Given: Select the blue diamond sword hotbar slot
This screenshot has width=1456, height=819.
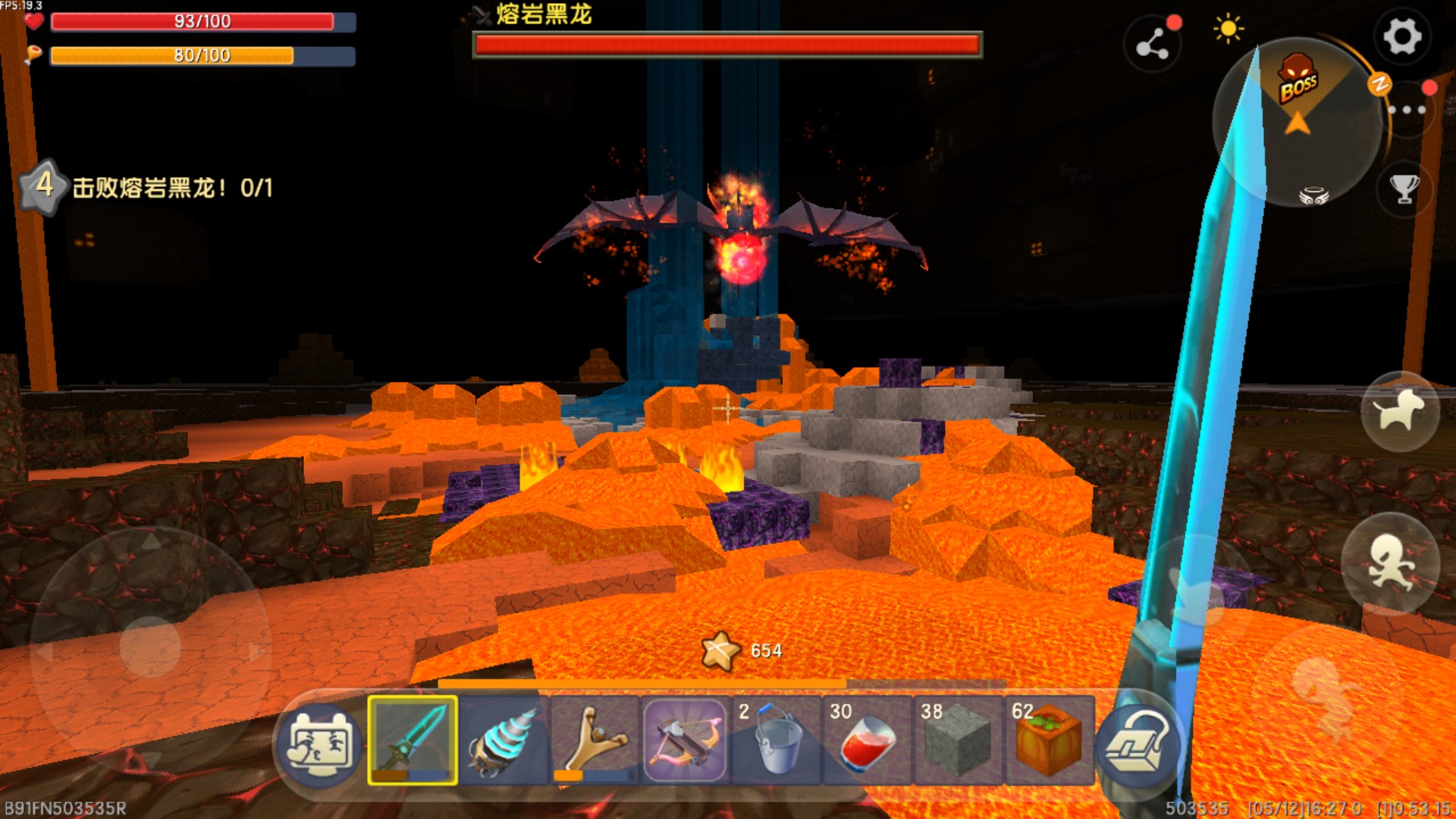Looking at the screenshot, I should coord(413,740).
